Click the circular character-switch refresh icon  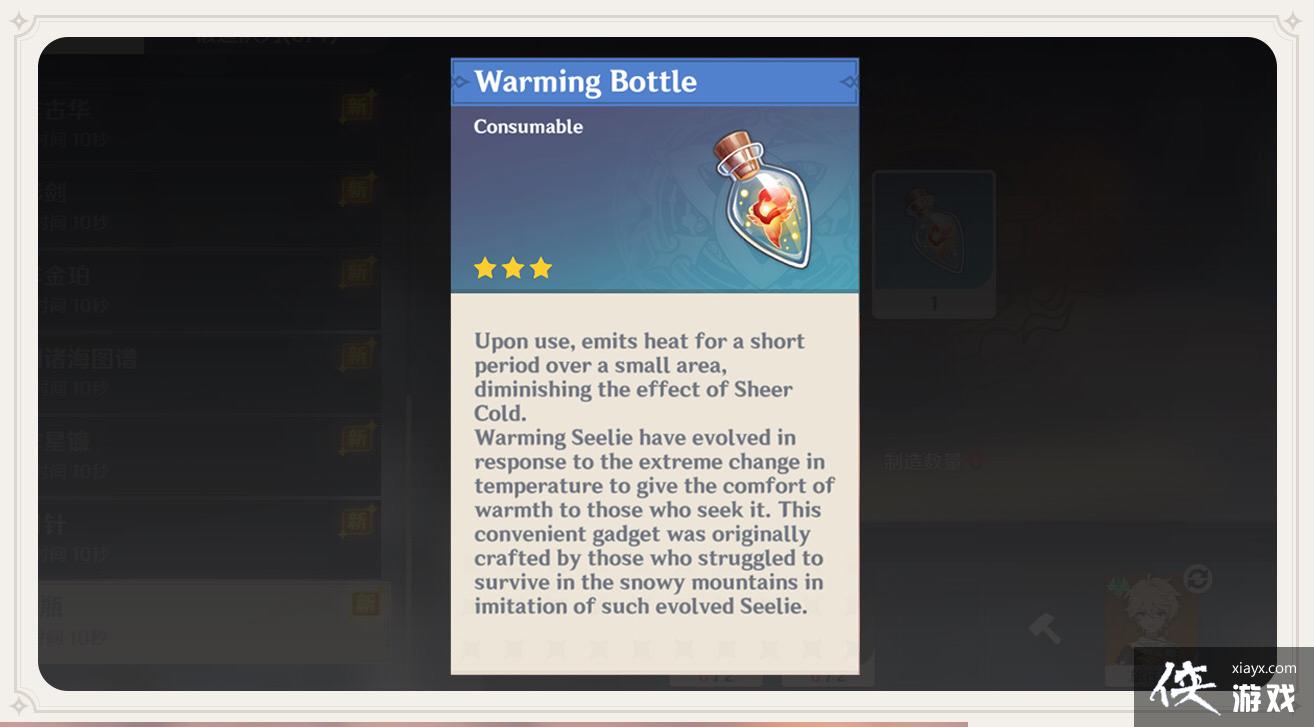[x=1196, y=578]
